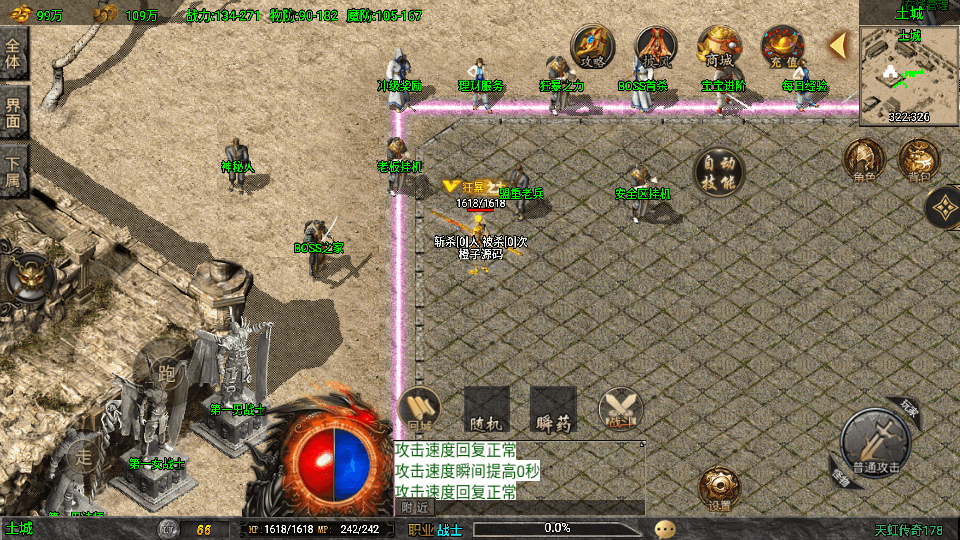The height and width of the screenshot is (540, 960).
Task: Open chat with the speech bubble icon
Action: pos(665,528)
